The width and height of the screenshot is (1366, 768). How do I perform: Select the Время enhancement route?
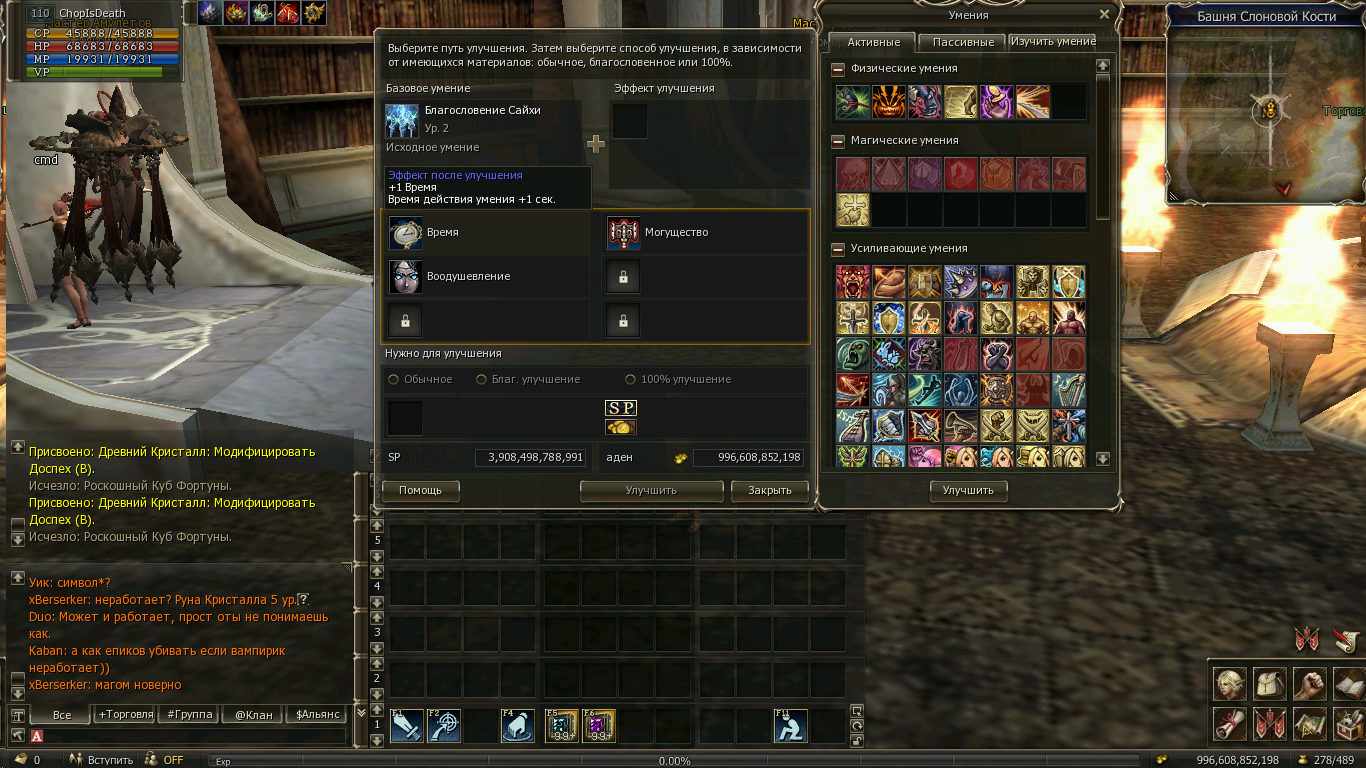click(488, 232)
